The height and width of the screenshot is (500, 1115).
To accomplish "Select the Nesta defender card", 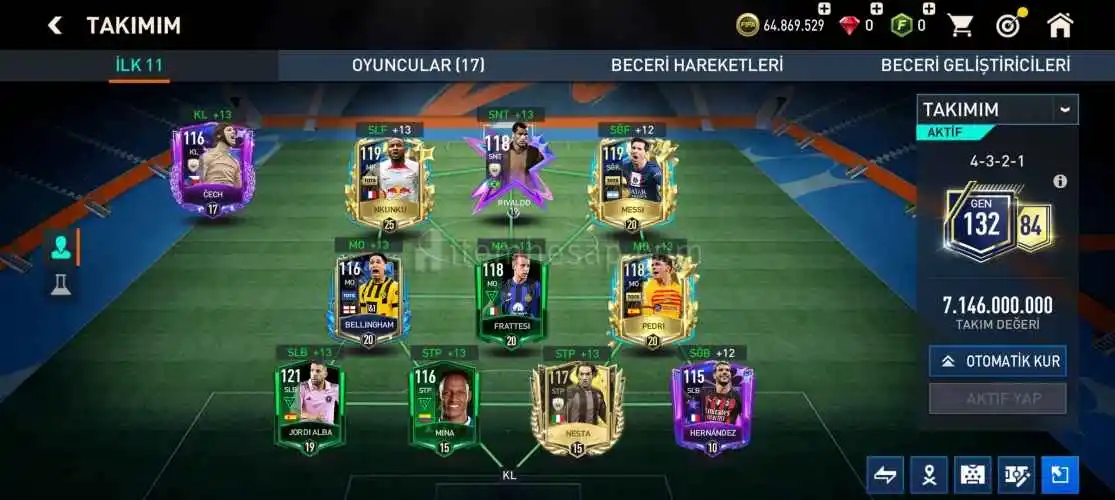I will tap(578, 405).
